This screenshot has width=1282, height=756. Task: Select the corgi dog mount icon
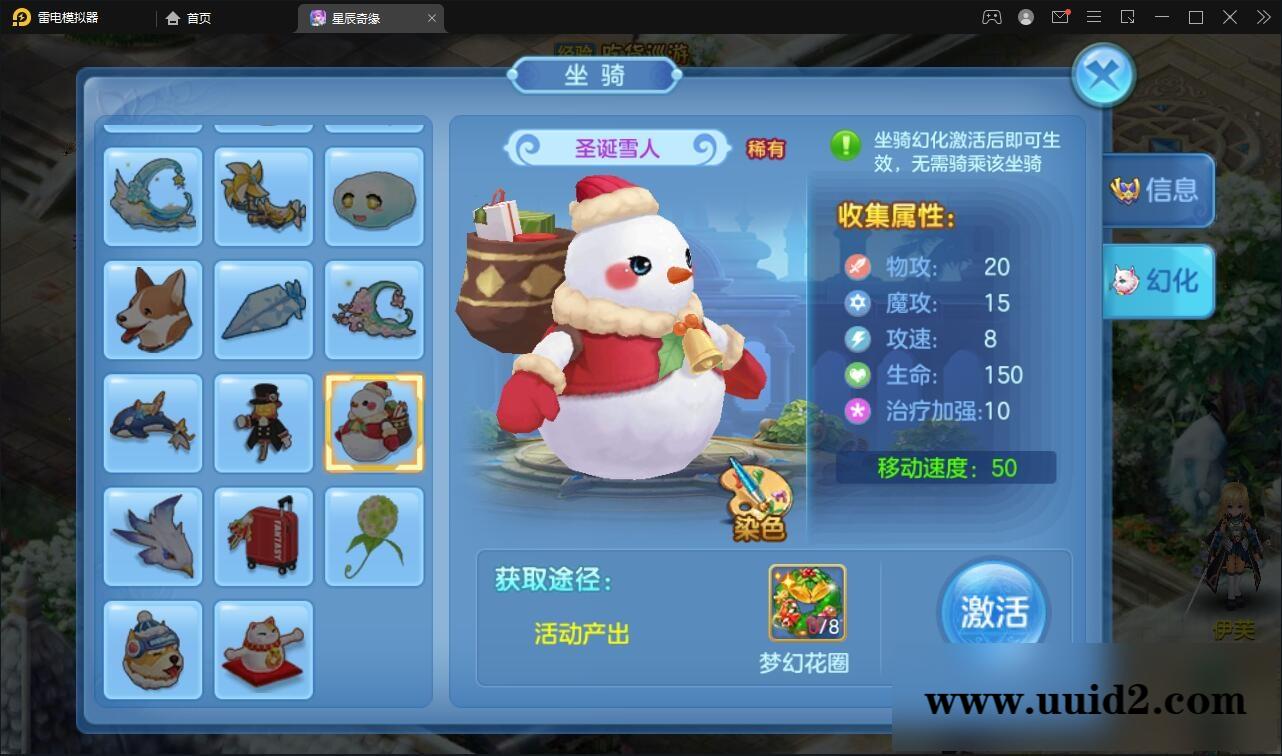152,310
